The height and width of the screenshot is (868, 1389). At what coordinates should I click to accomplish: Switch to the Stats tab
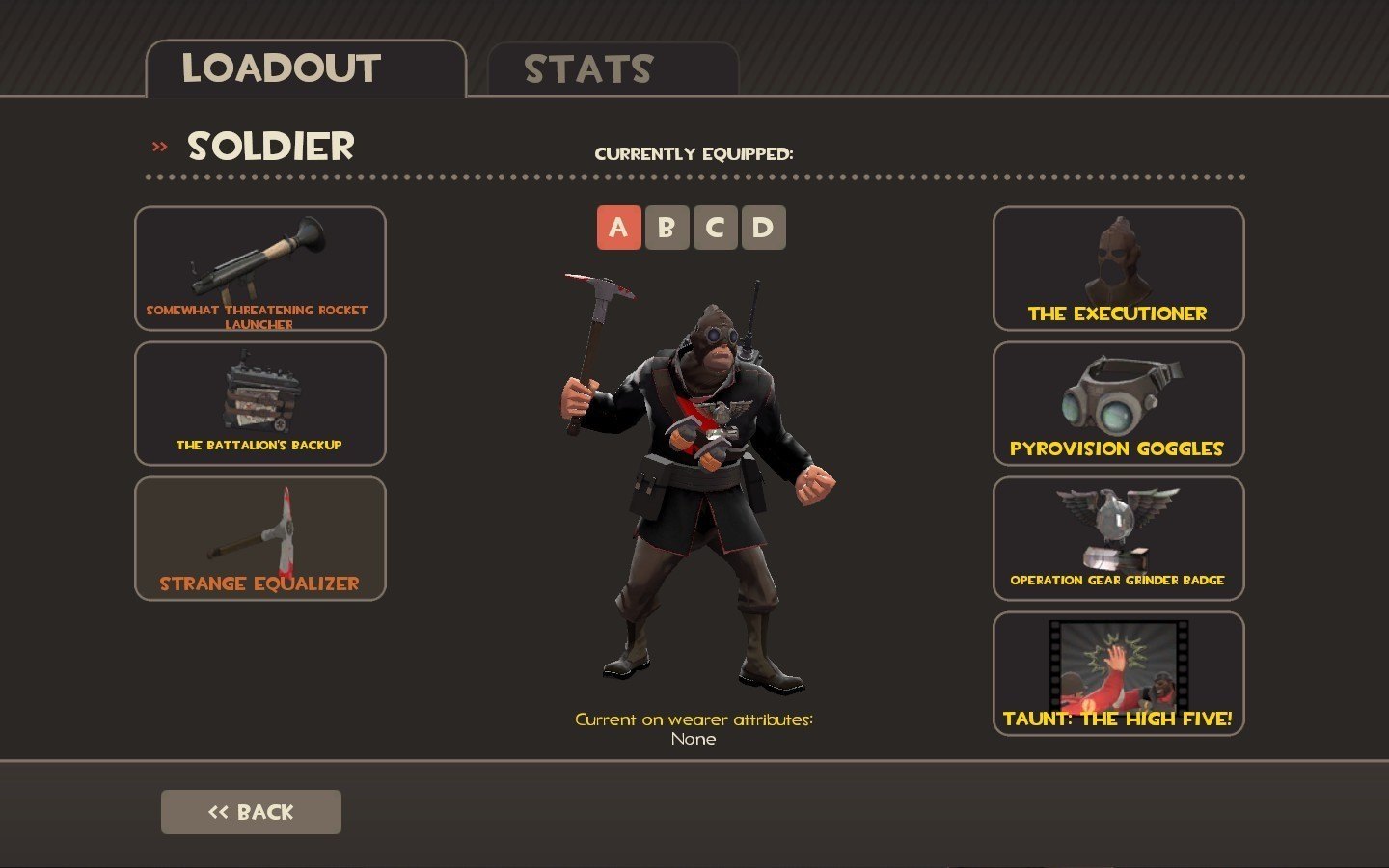point(613,69)
